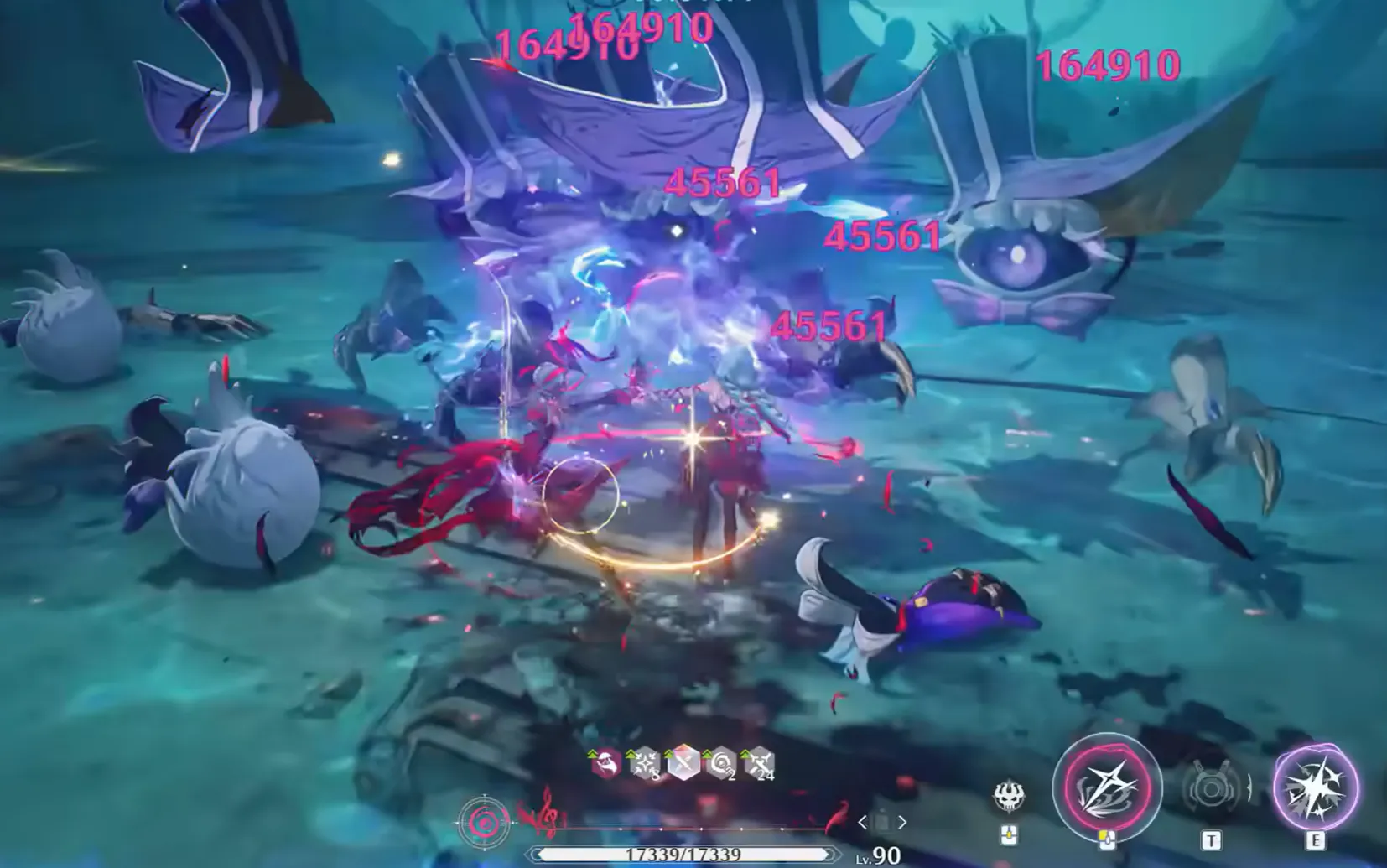Inspect the converging-arrows star buff showing 8

(645, 764)
